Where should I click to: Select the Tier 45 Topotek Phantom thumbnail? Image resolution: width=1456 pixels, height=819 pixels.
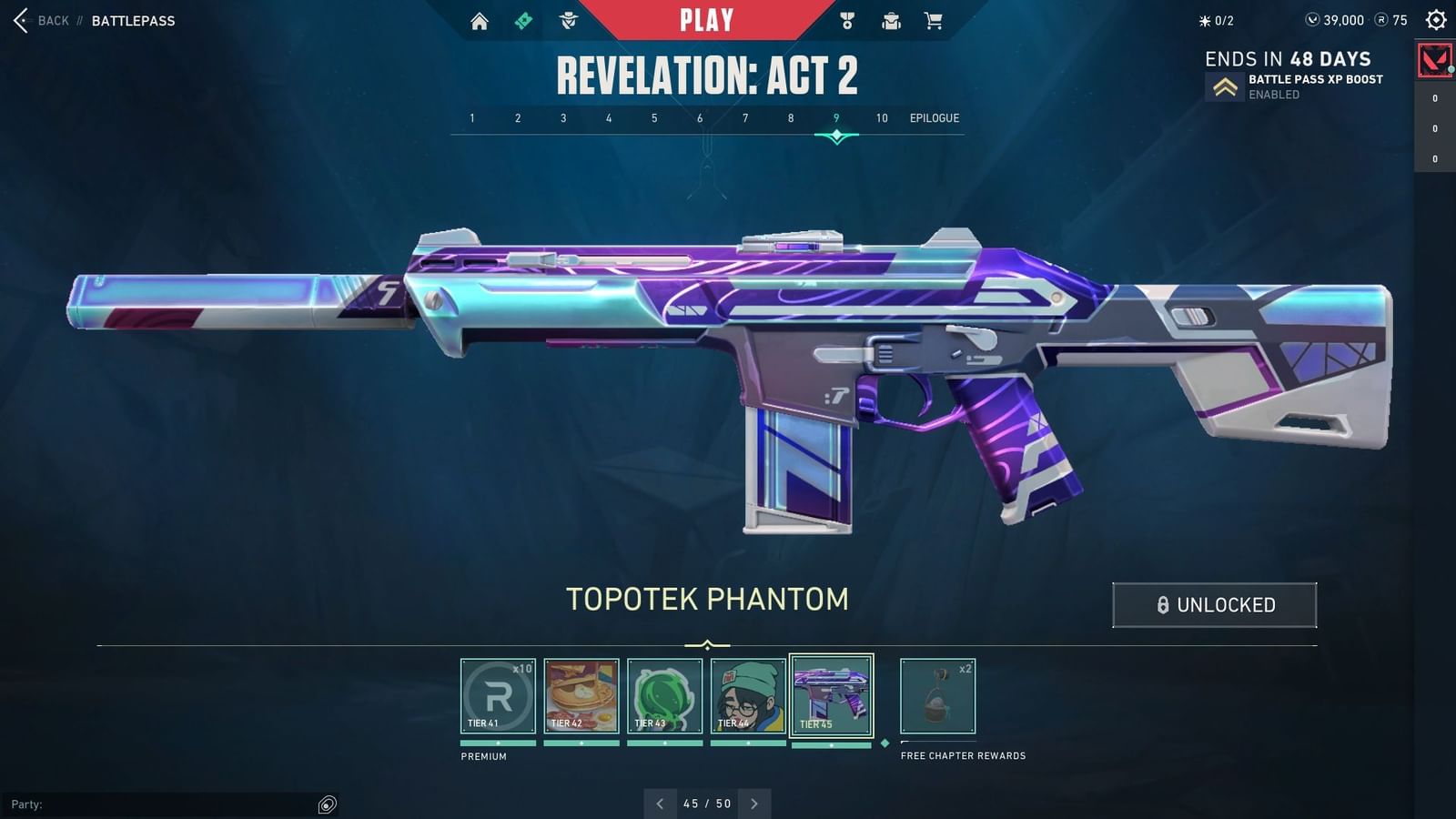(x=833, y=694)
